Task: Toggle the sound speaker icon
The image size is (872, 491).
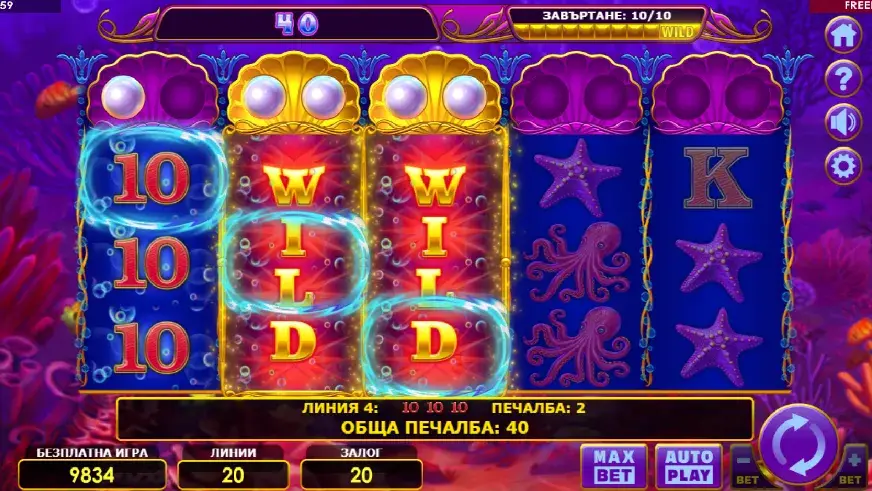Action: coord(843,121)
